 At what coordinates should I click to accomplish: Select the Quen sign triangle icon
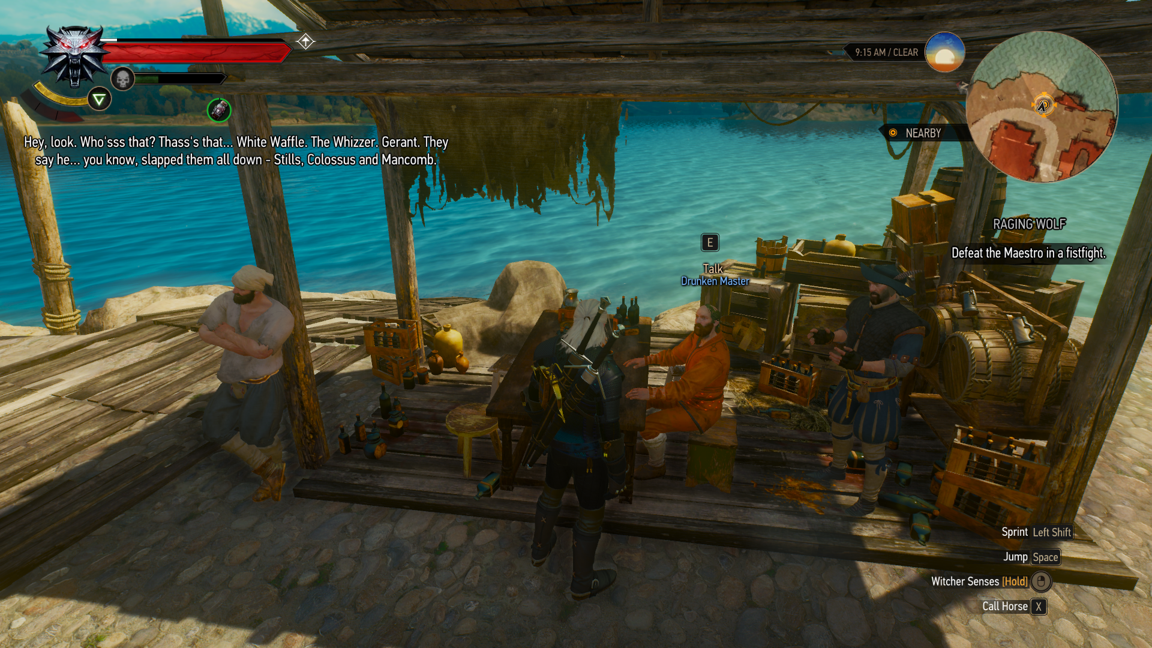pos(99,99)
